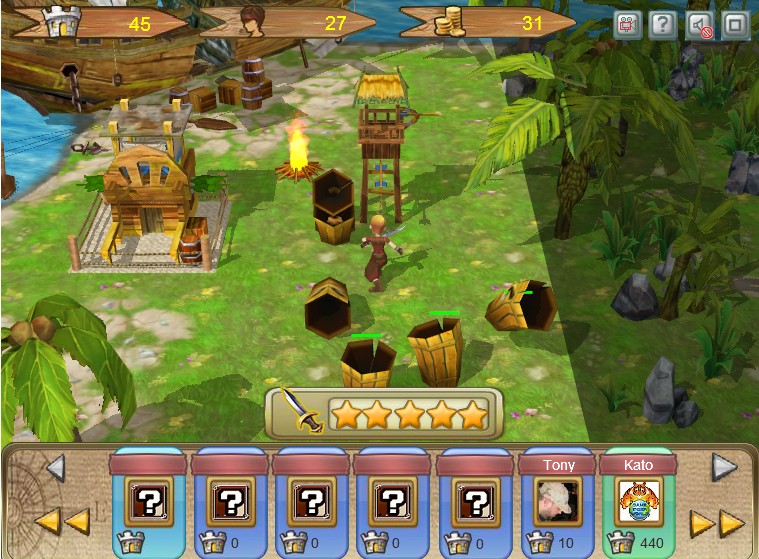Toggle the muted sound speaker button

699,25
